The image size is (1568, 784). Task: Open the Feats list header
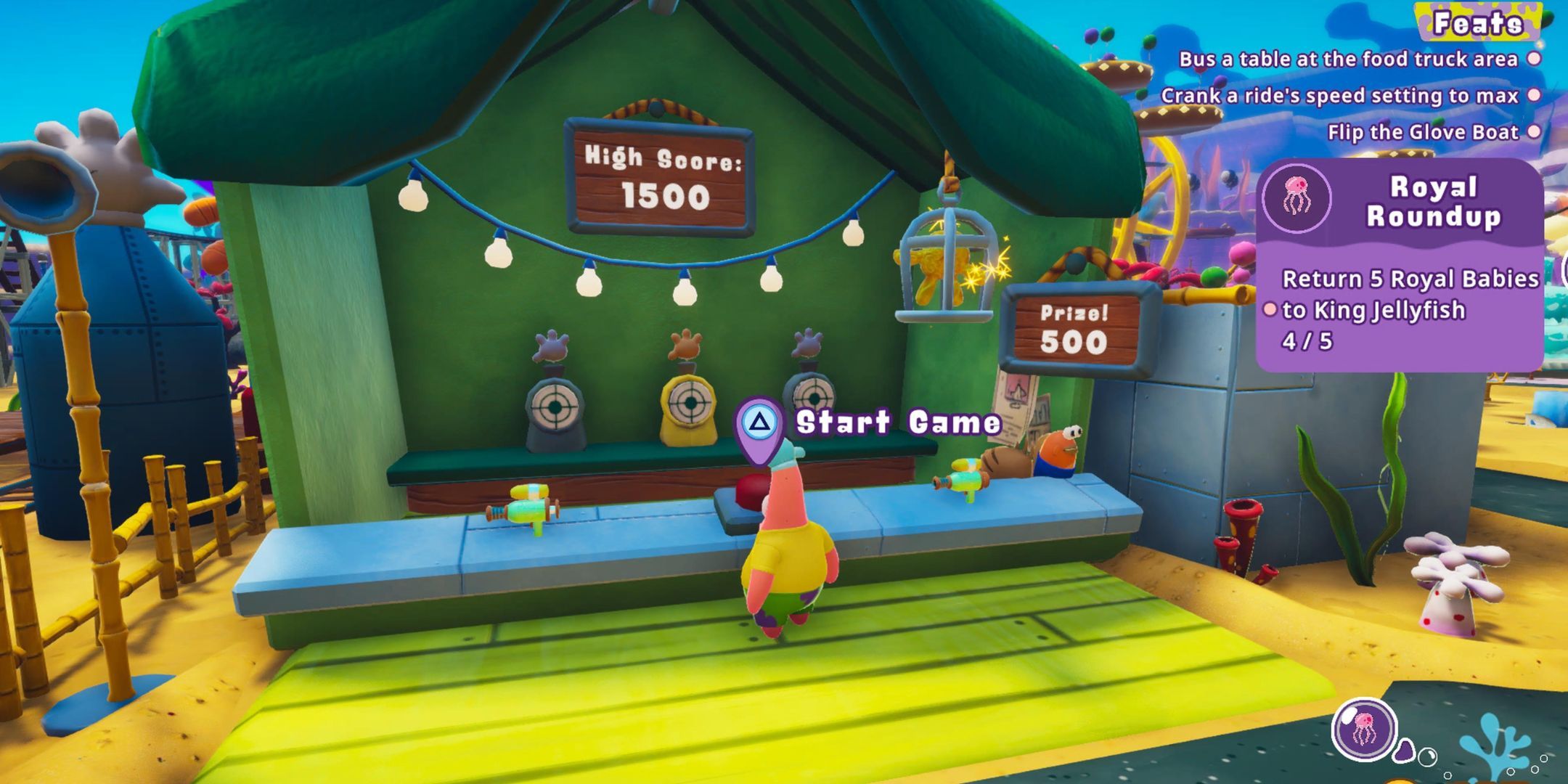tap(1477, 24)
